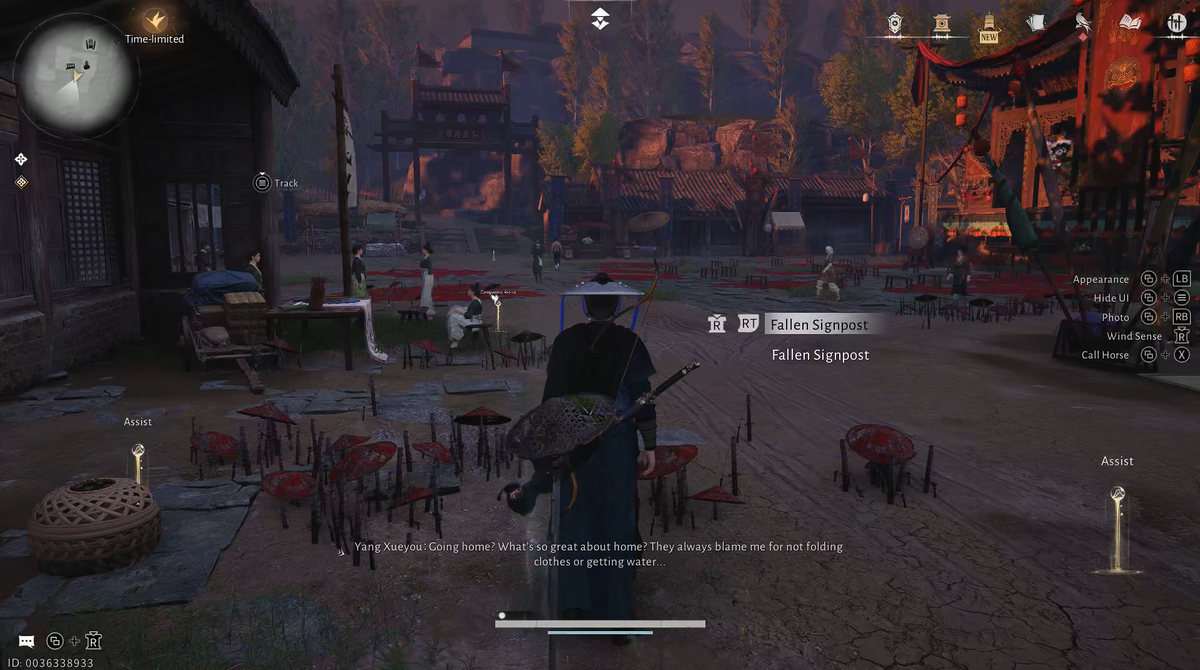Open the lantern icon marked NEW

(x=989, y=23)
